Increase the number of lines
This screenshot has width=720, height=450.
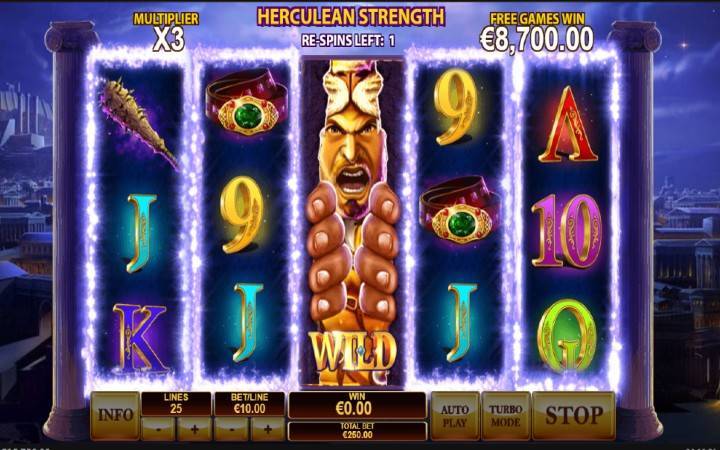(195, 429)
